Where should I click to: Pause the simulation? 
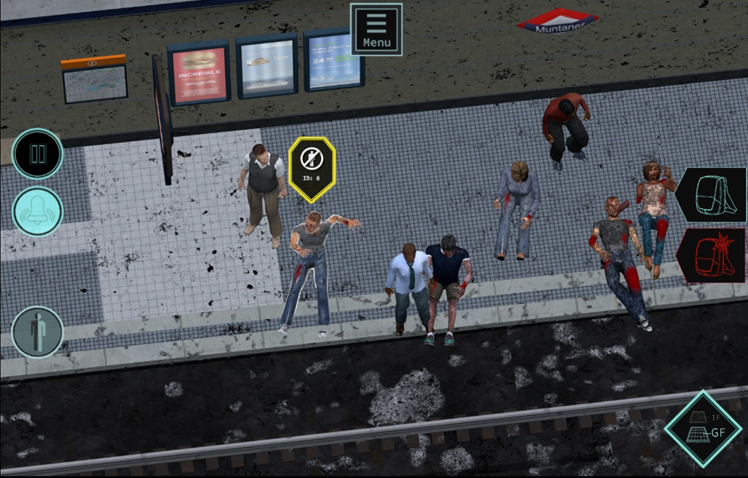pyautogui.click(x=38, y=154)
